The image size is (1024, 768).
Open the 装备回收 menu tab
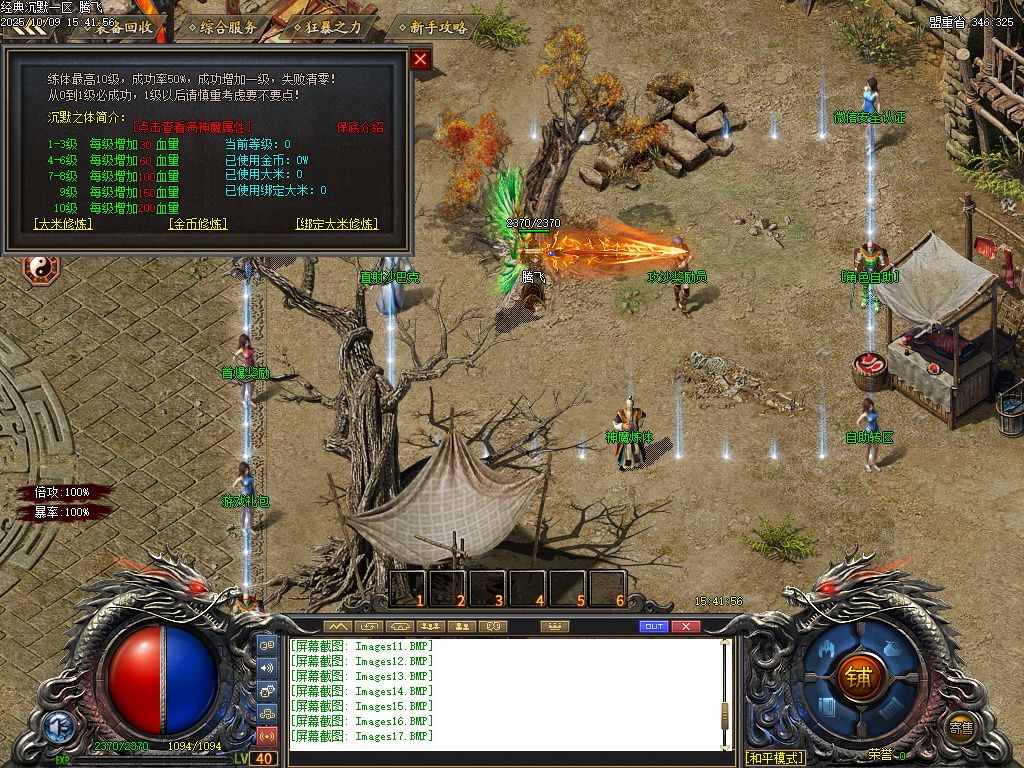[122, 27]
